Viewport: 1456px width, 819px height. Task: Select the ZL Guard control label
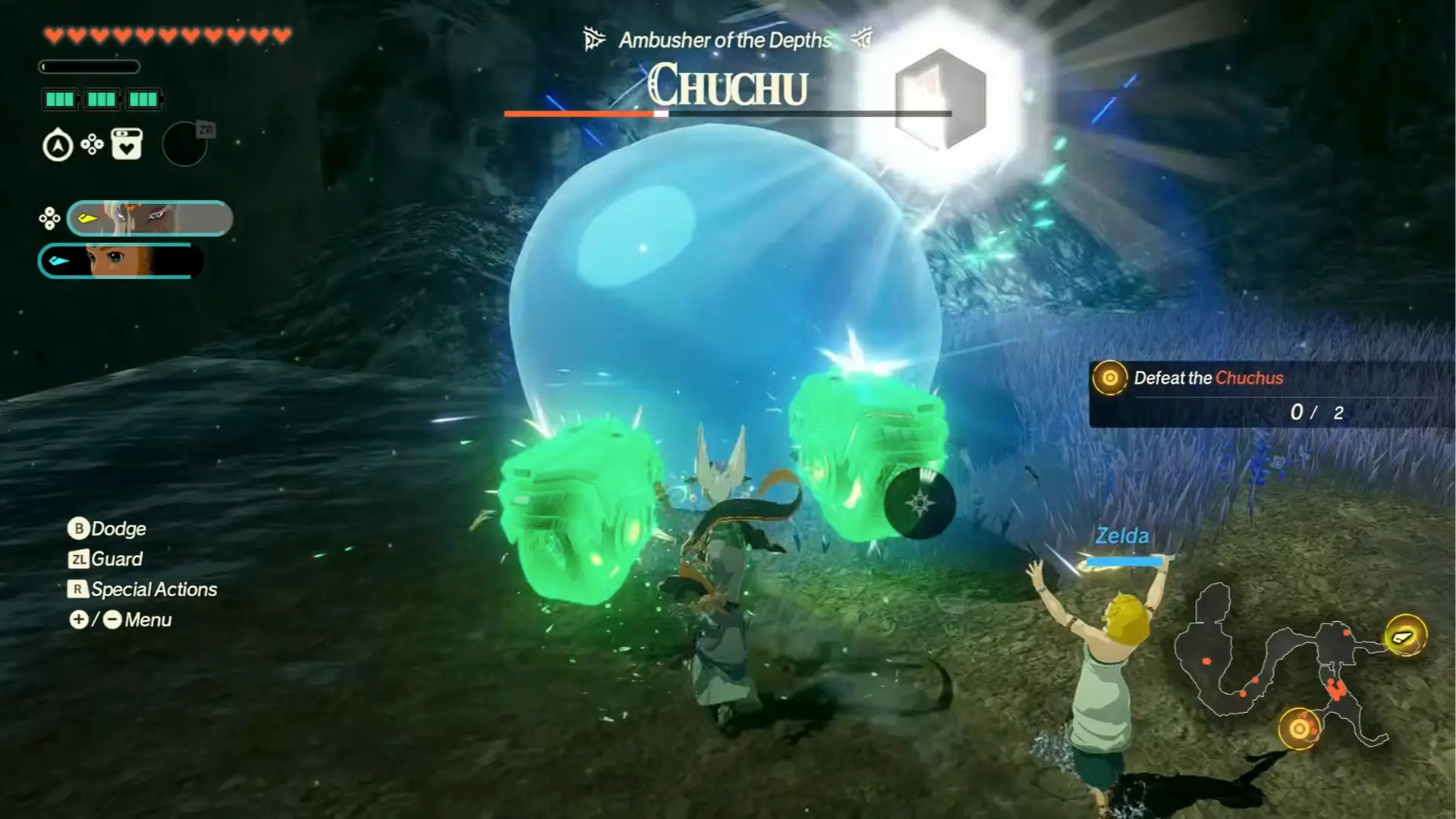106,559
